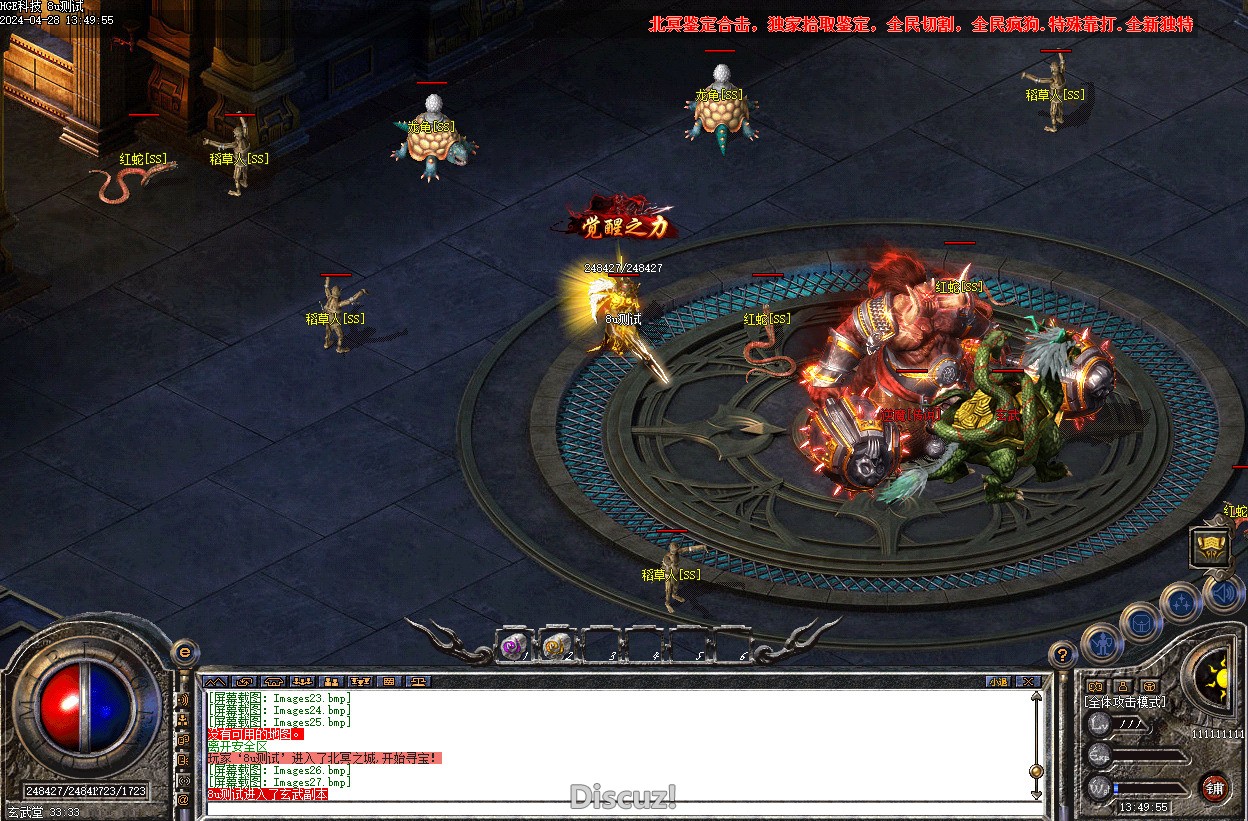The width and height of the screenshot is (1248, 821).
Task: Click the chat scroll up arrow
Action: (x=1036, y=695)
